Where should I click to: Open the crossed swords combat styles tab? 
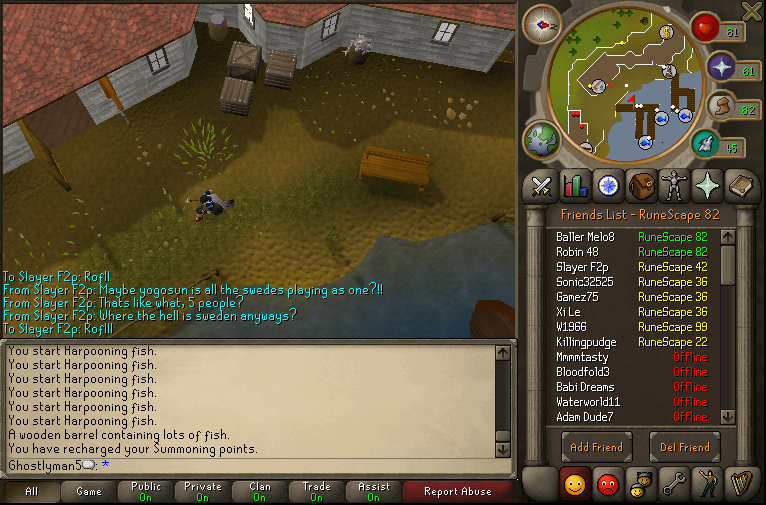coord(543,185)
